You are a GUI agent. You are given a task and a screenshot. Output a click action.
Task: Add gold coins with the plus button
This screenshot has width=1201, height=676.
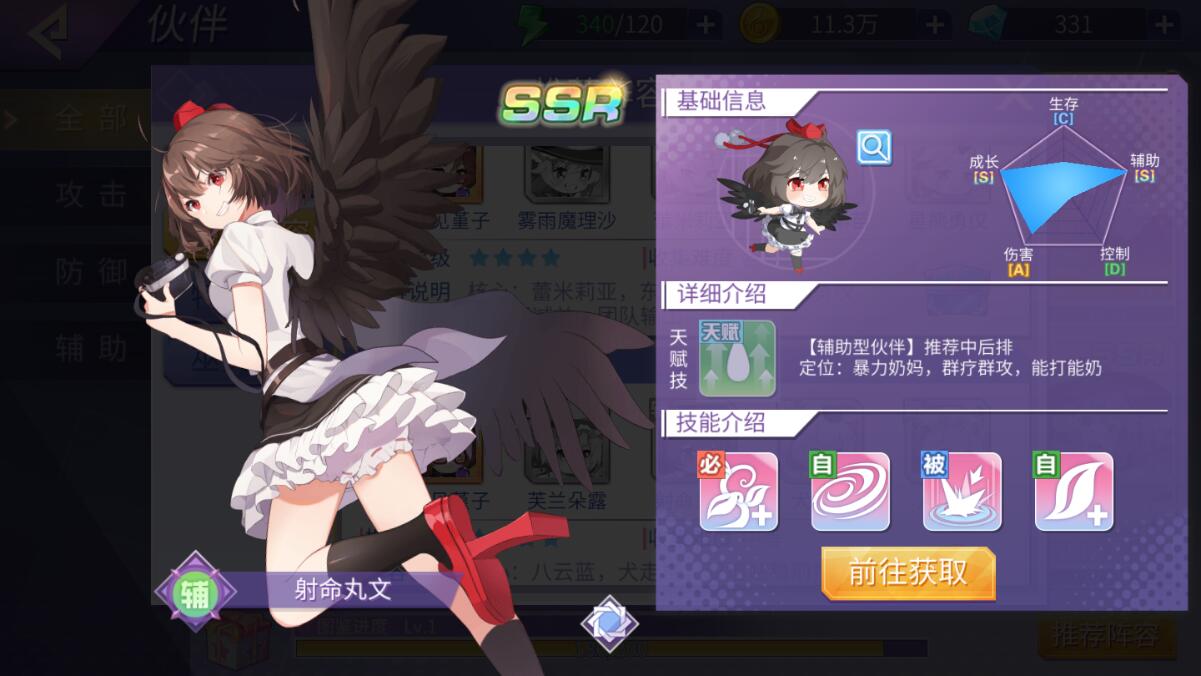tap(934, 24)
